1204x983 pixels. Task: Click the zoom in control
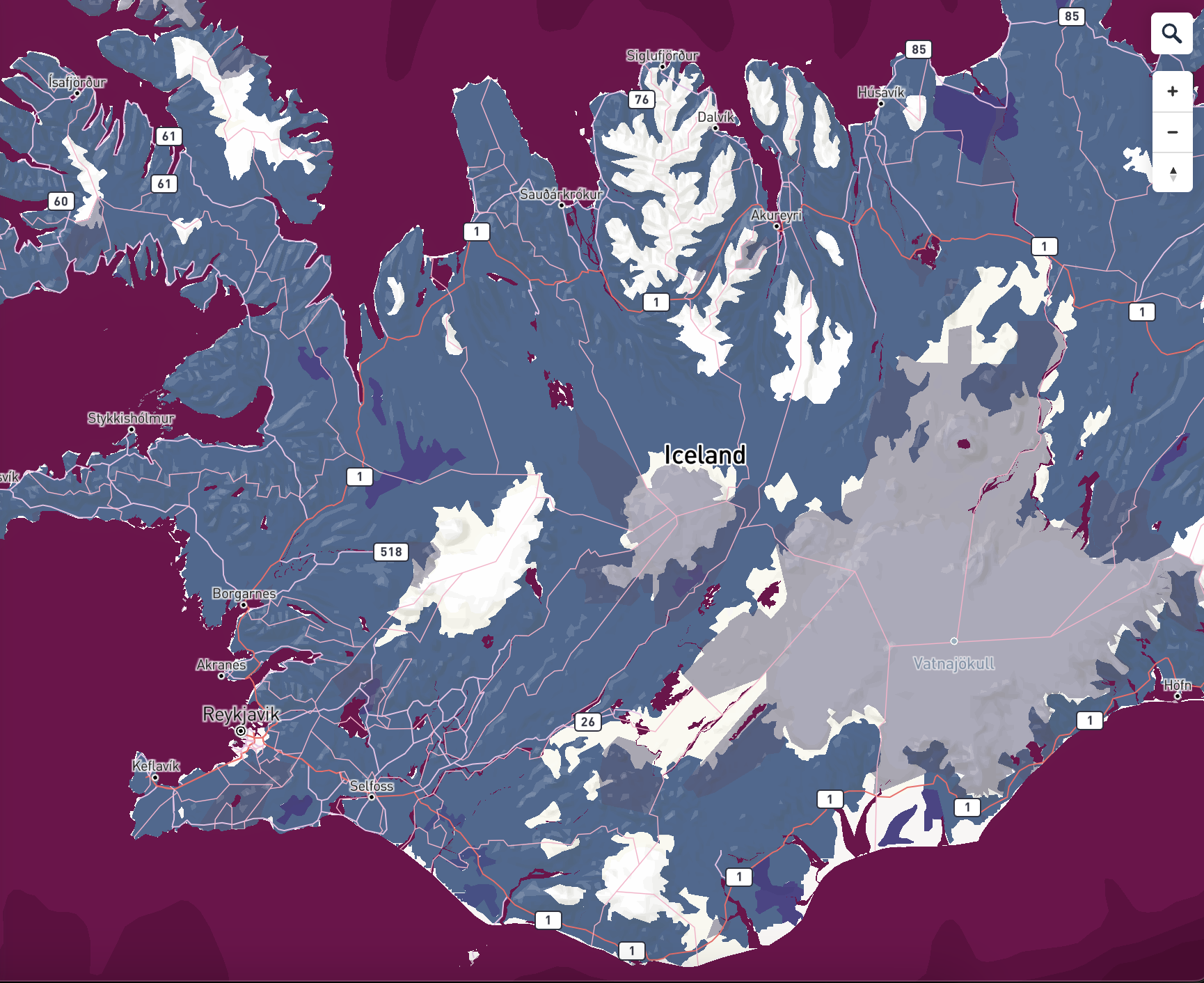tap(1172, 91)
